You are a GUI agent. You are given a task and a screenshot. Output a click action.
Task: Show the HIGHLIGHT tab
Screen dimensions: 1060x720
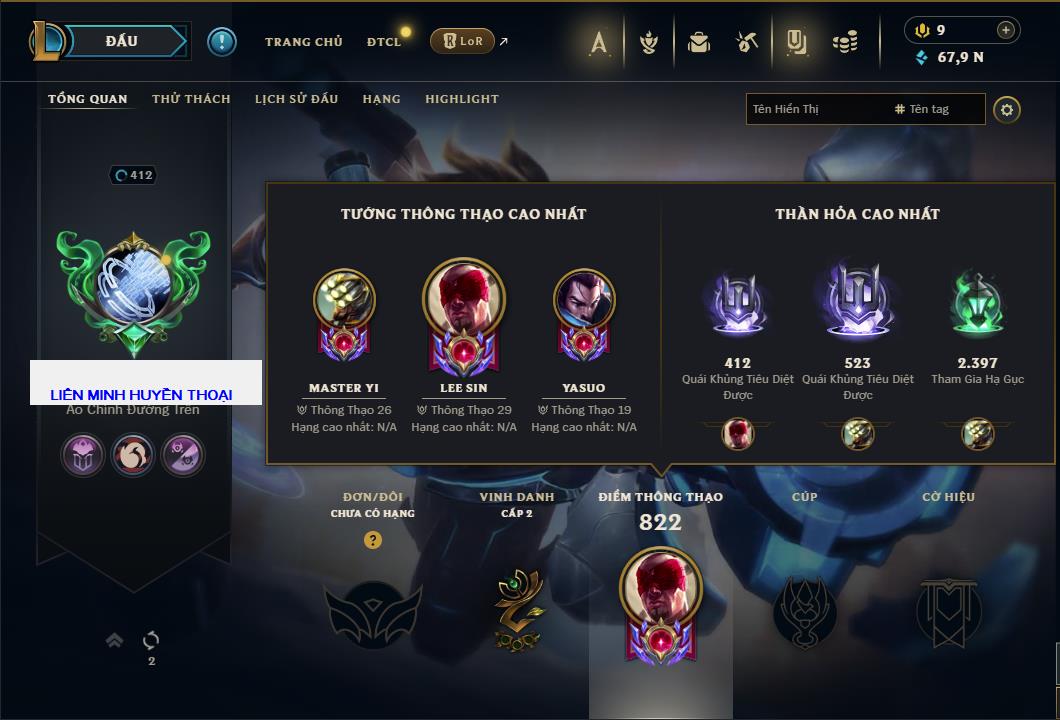point(461,99)
